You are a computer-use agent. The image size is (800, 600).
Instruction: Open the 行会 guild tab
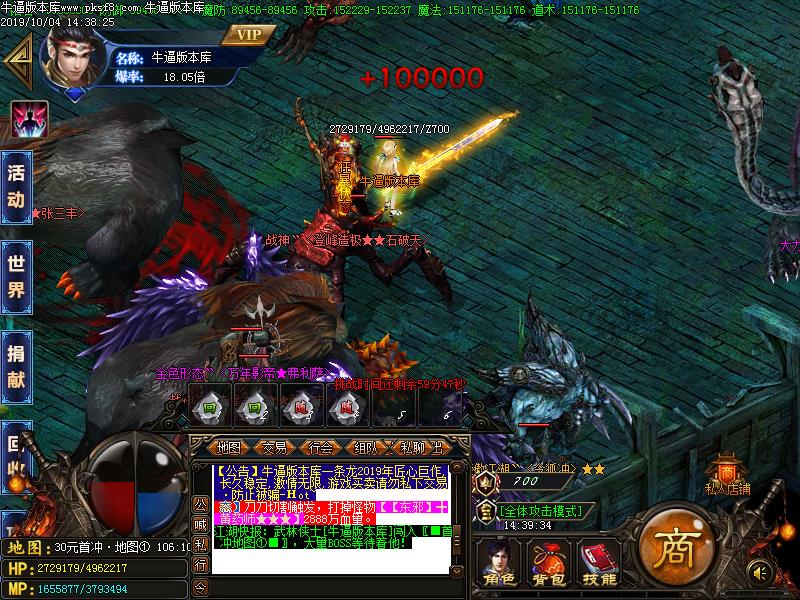coord(321,447)
